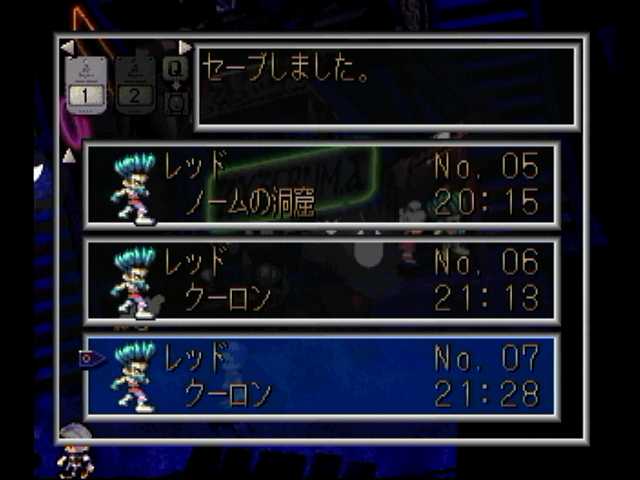
Task: Switch to memory card slot 2
Action: coord(136,85)
